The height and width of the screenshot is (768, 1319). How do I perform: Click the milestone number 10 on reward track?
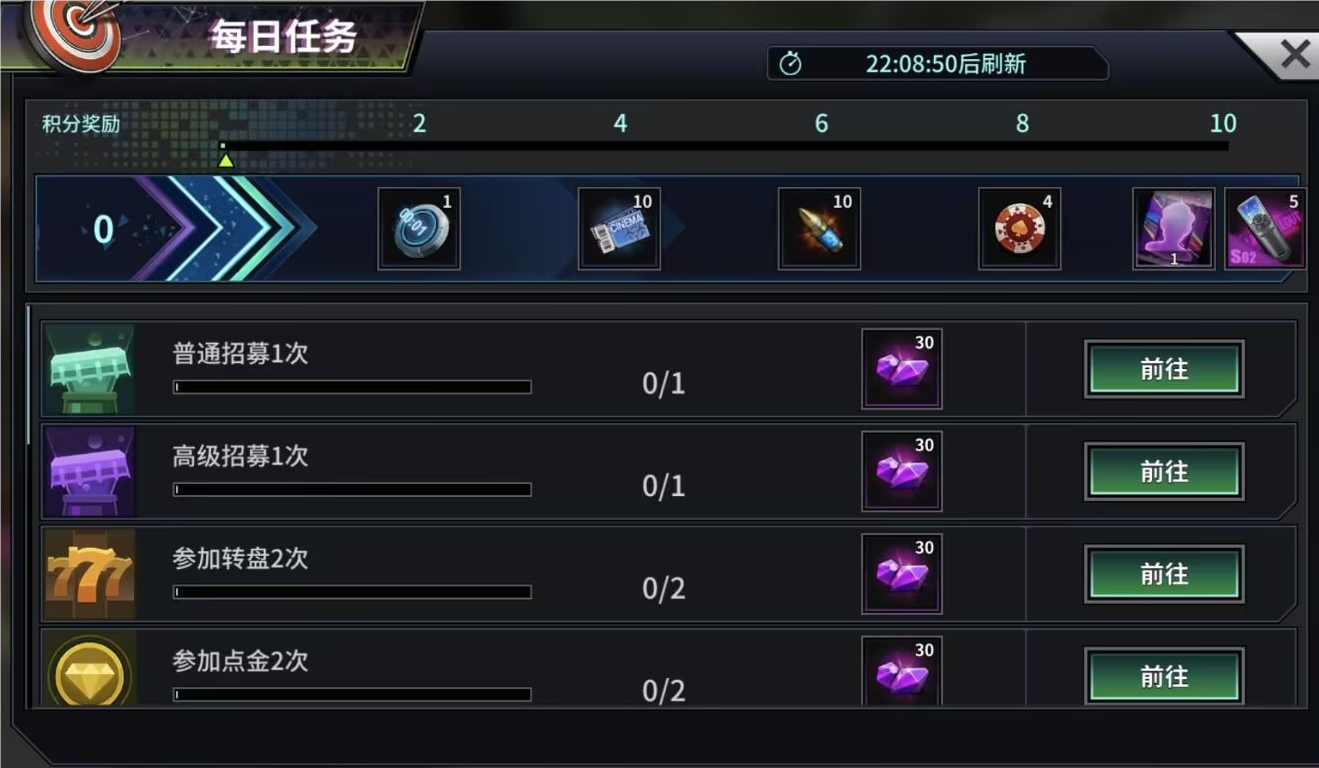1222,123
